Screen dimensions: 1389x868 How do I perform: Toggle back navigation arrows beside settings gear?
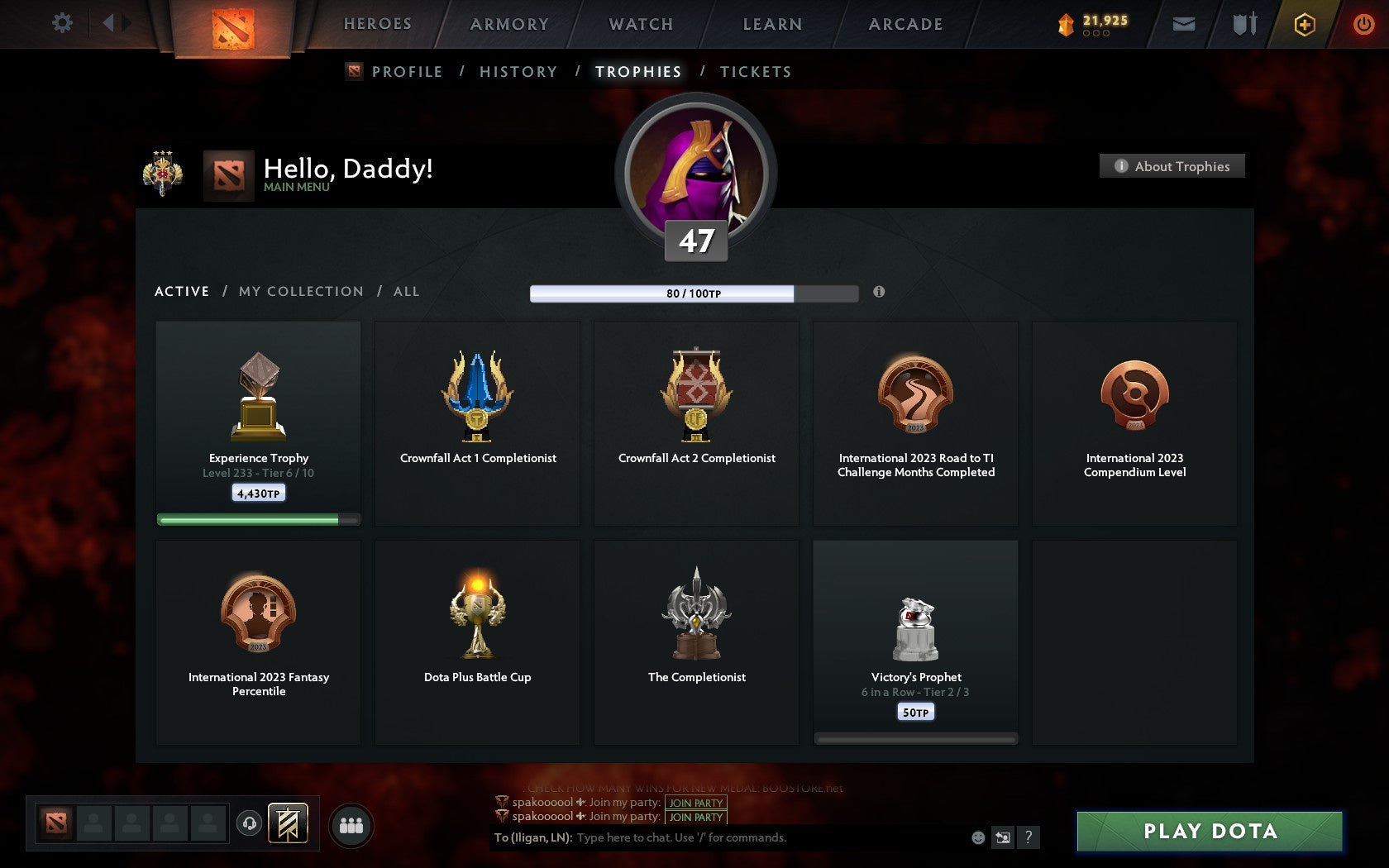[114, 23]
